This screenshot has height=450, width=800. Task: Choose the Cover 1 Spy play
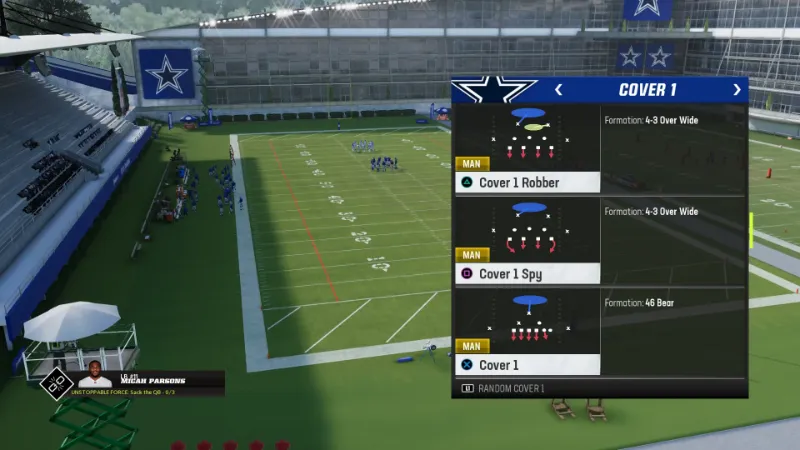click(x=528, y=240)
